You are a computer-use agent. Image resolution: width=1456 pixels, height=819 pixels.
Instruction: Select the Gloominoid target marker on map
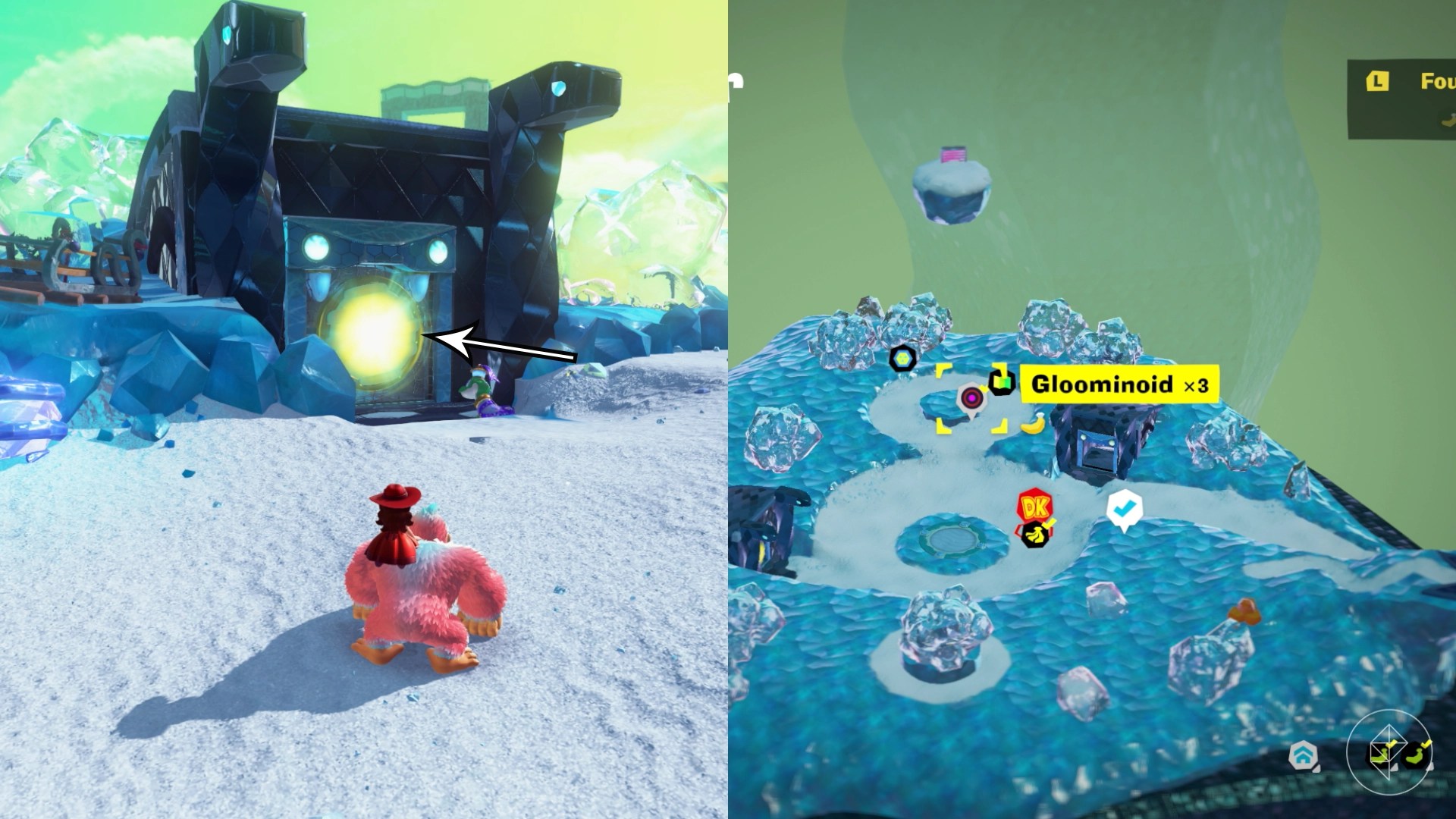(x=971, y=397)
